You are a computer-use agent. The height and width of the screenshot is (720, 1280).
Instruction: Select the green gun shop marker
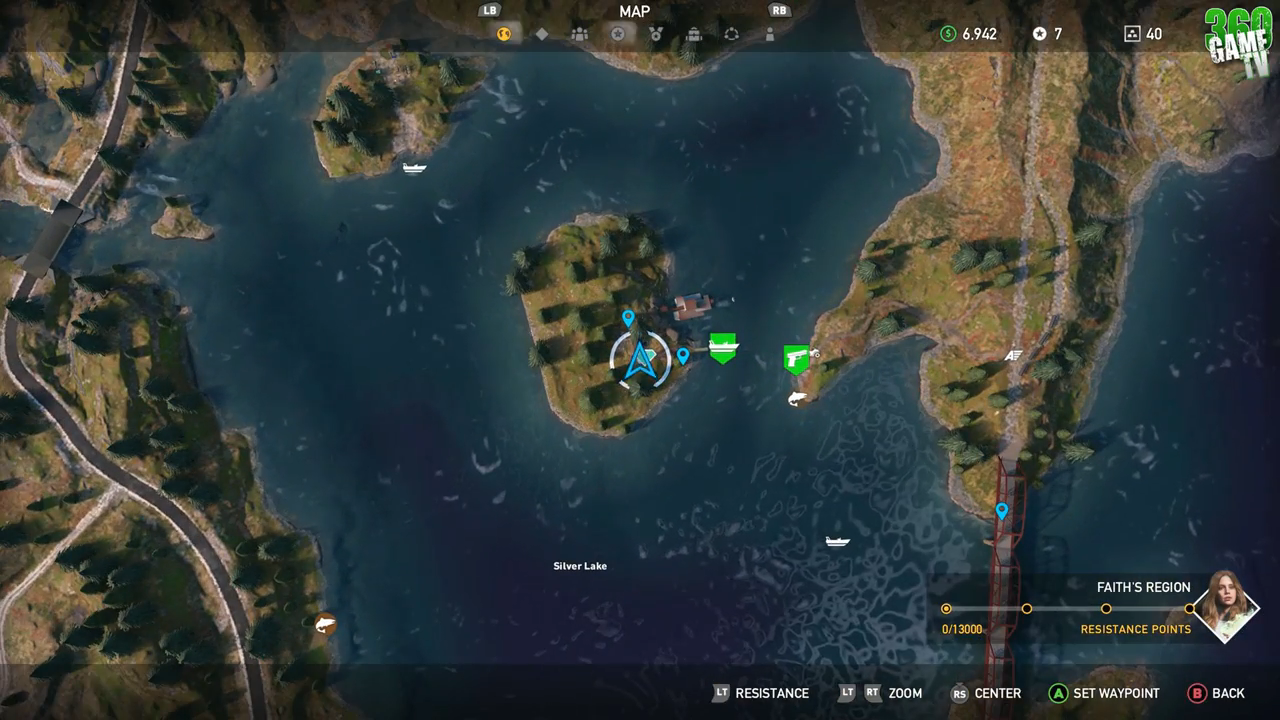(795, 358)
